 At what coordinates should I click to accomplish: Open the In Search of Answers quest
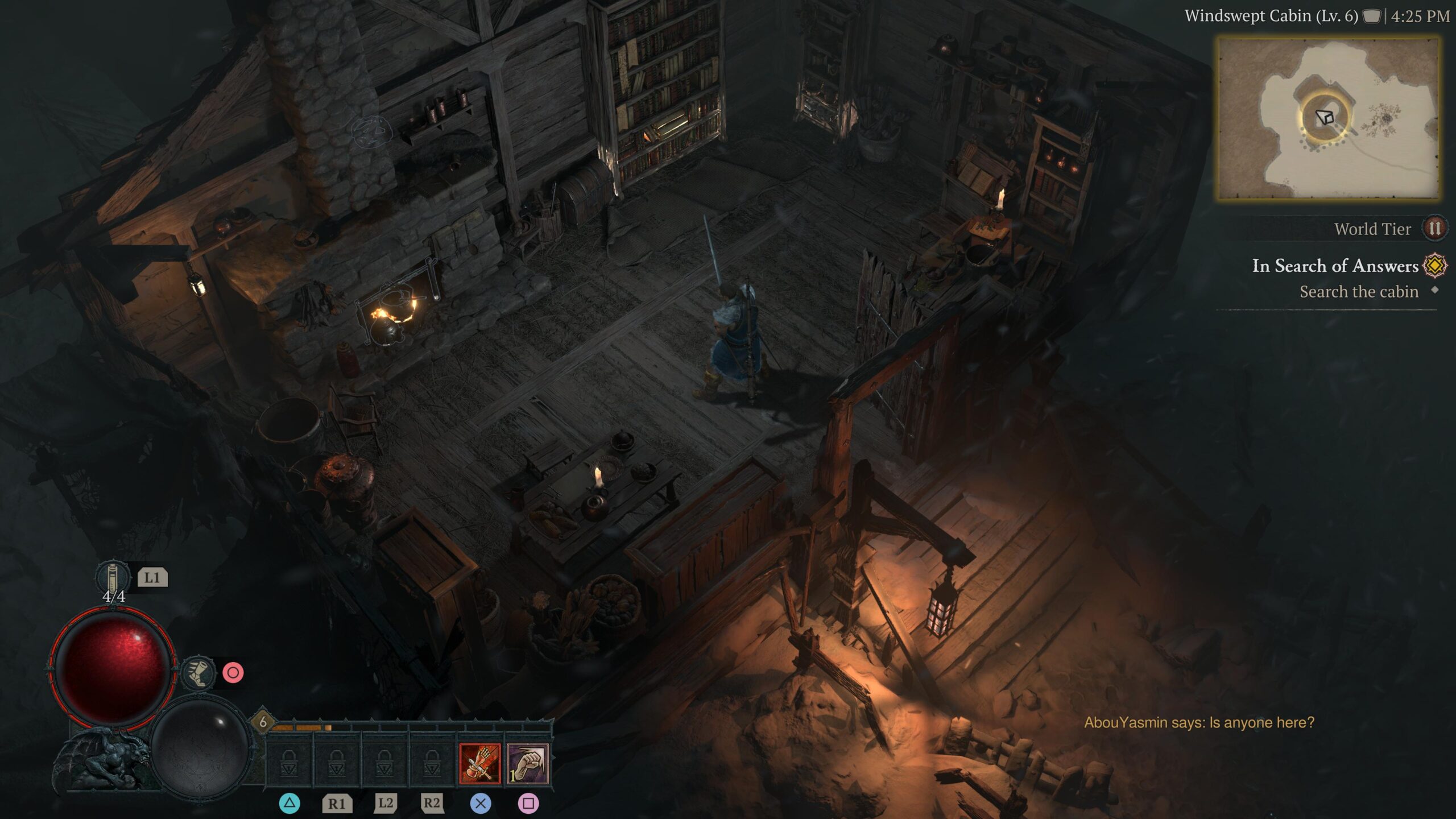(x=1335, y=266)
